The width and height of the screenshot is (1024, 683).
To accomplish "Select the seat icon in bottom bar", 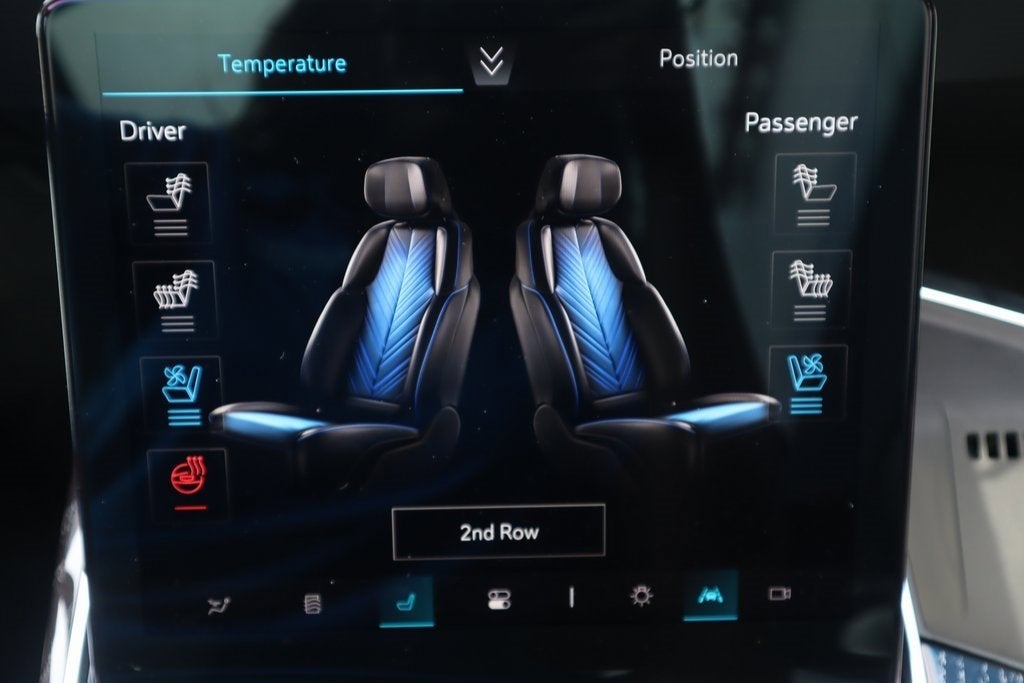I will [406, 600].
